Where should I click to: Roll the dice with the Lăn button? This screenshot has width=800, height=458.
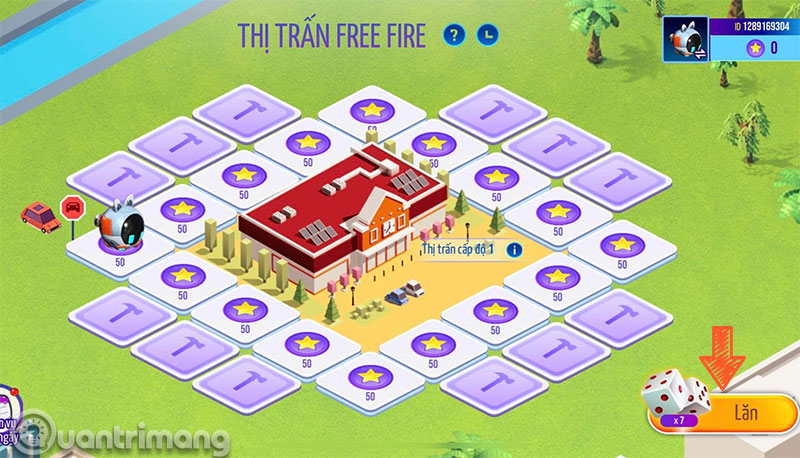(742, 411)
